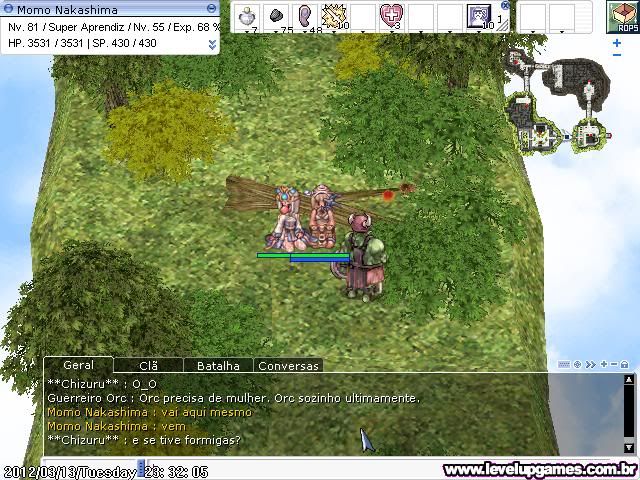
Task: Close the hotbar with blue button
Action: click(x=505, y=5)
